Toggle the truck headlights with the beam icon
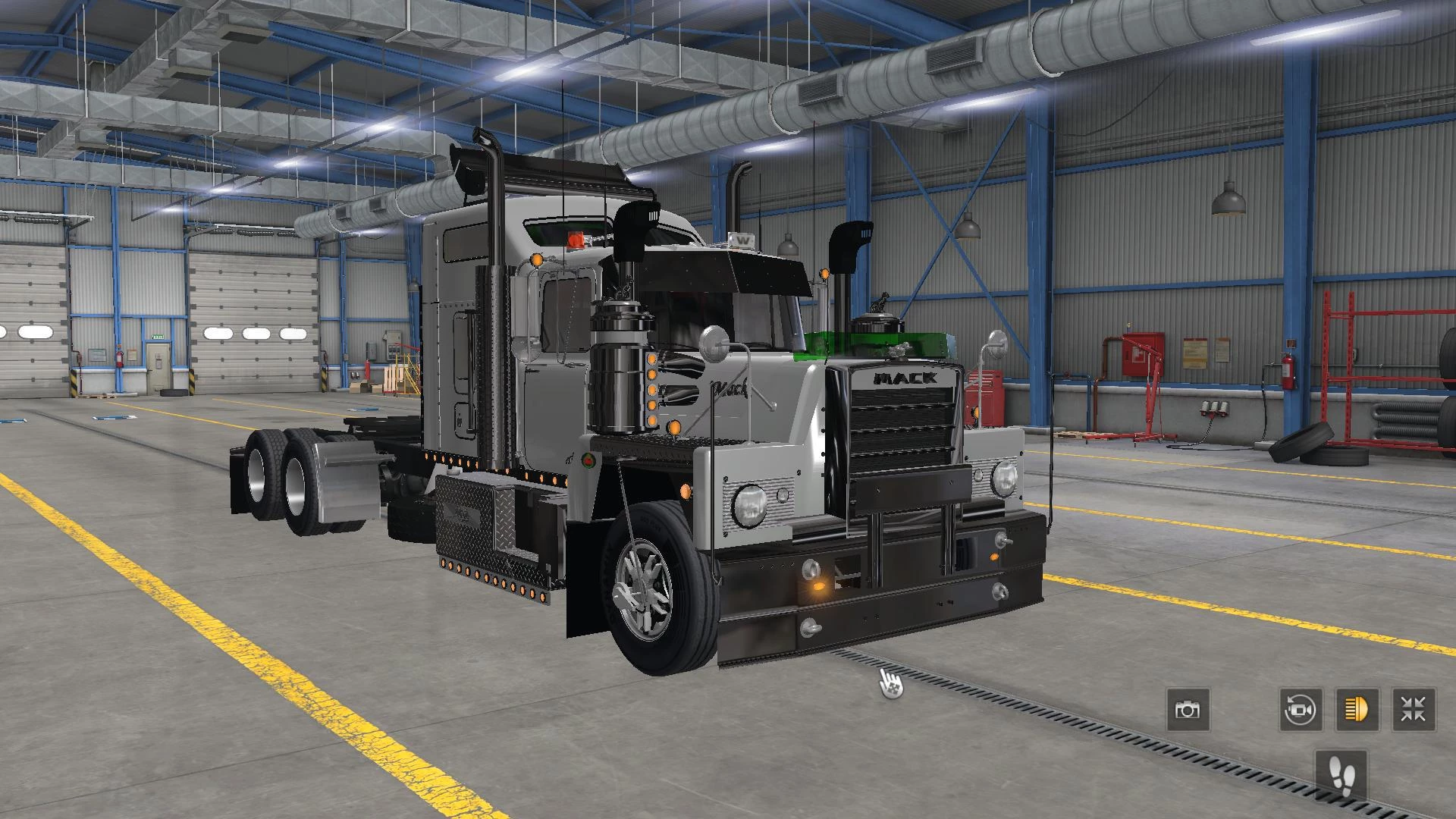Screen dimensions: 1456x819 (x=1359, y=711)
